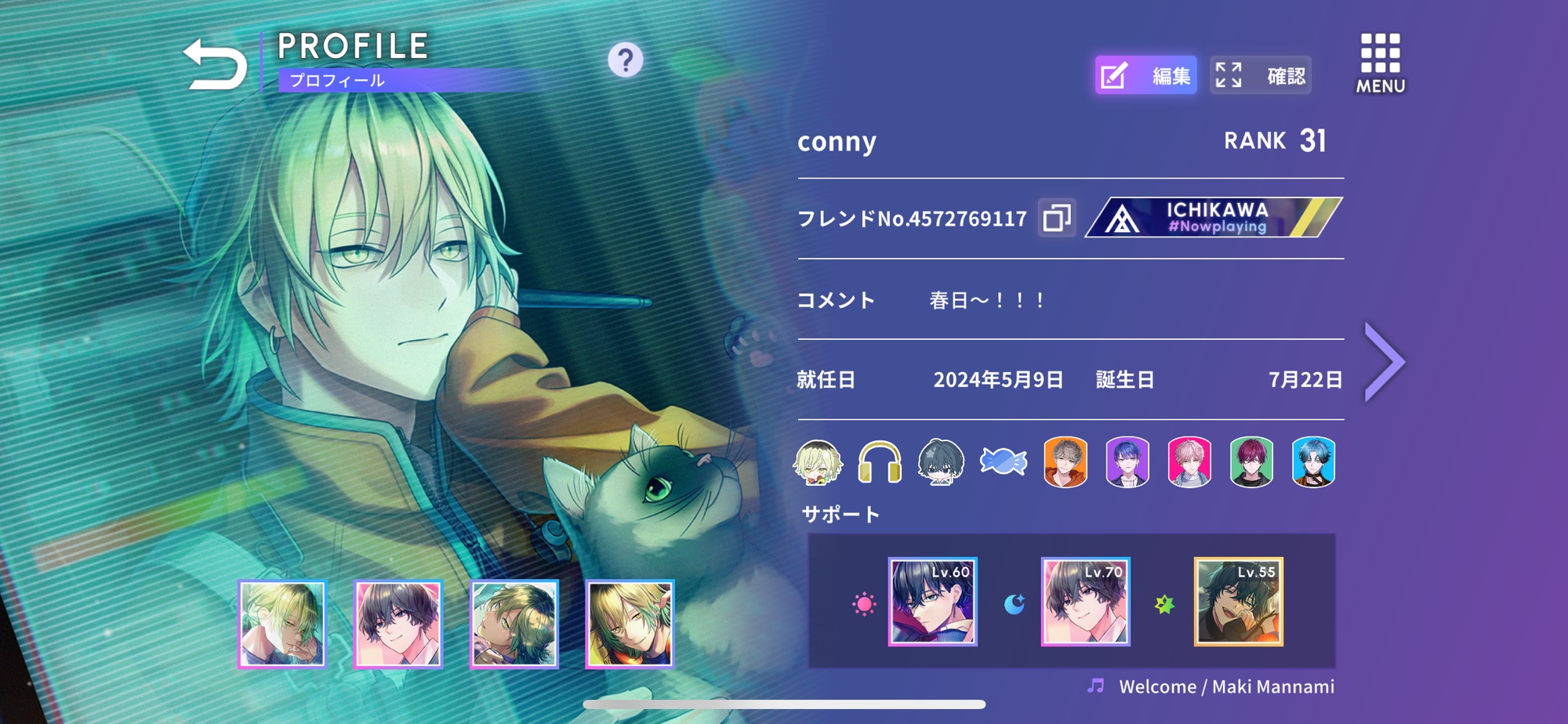
Task: Select the ICHIKAWA #Nowplaying title banner
Action: click(x=1213, y=217)
